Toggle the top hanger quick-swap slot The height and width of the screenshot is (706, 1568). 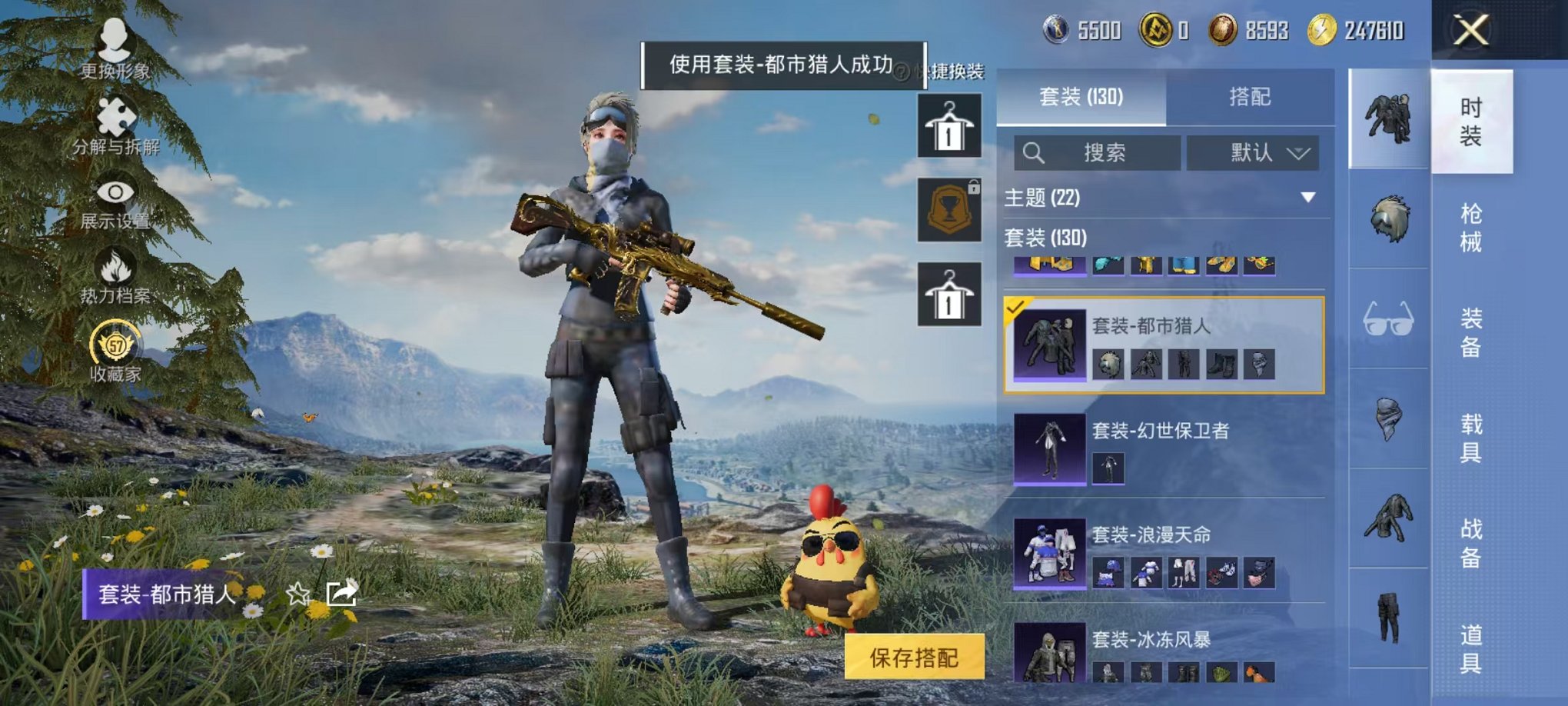tap(949, 125)
